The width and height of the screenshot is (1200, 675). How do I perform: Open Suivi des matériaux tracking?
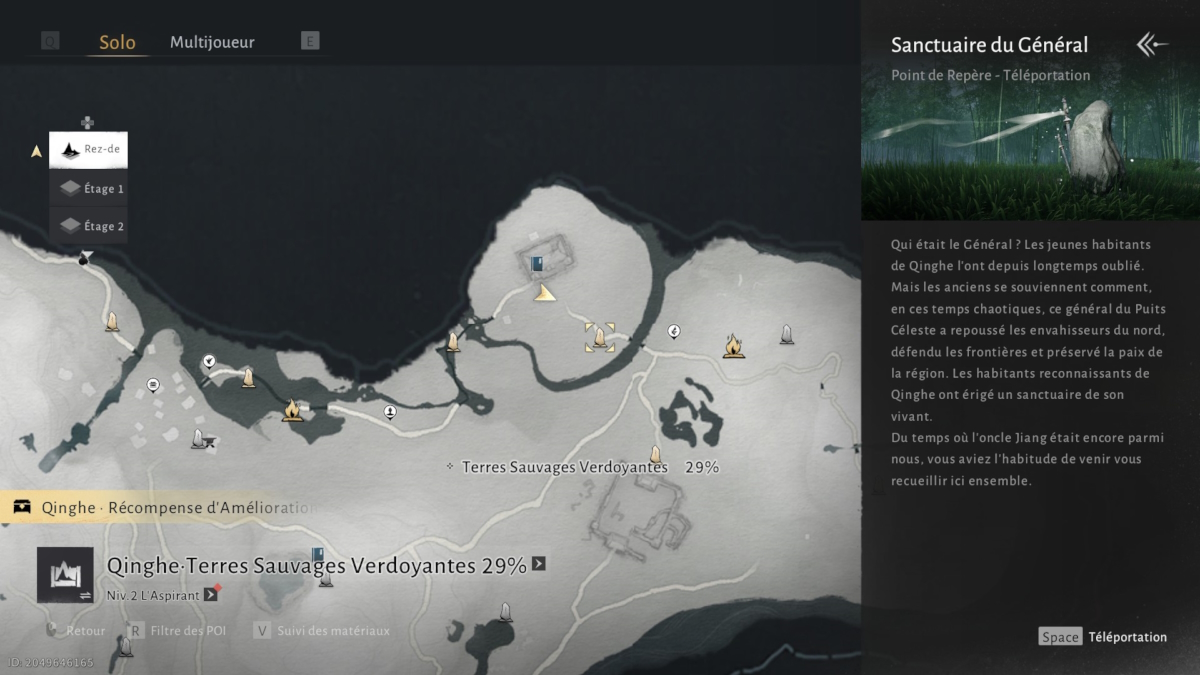click(321, 631)
